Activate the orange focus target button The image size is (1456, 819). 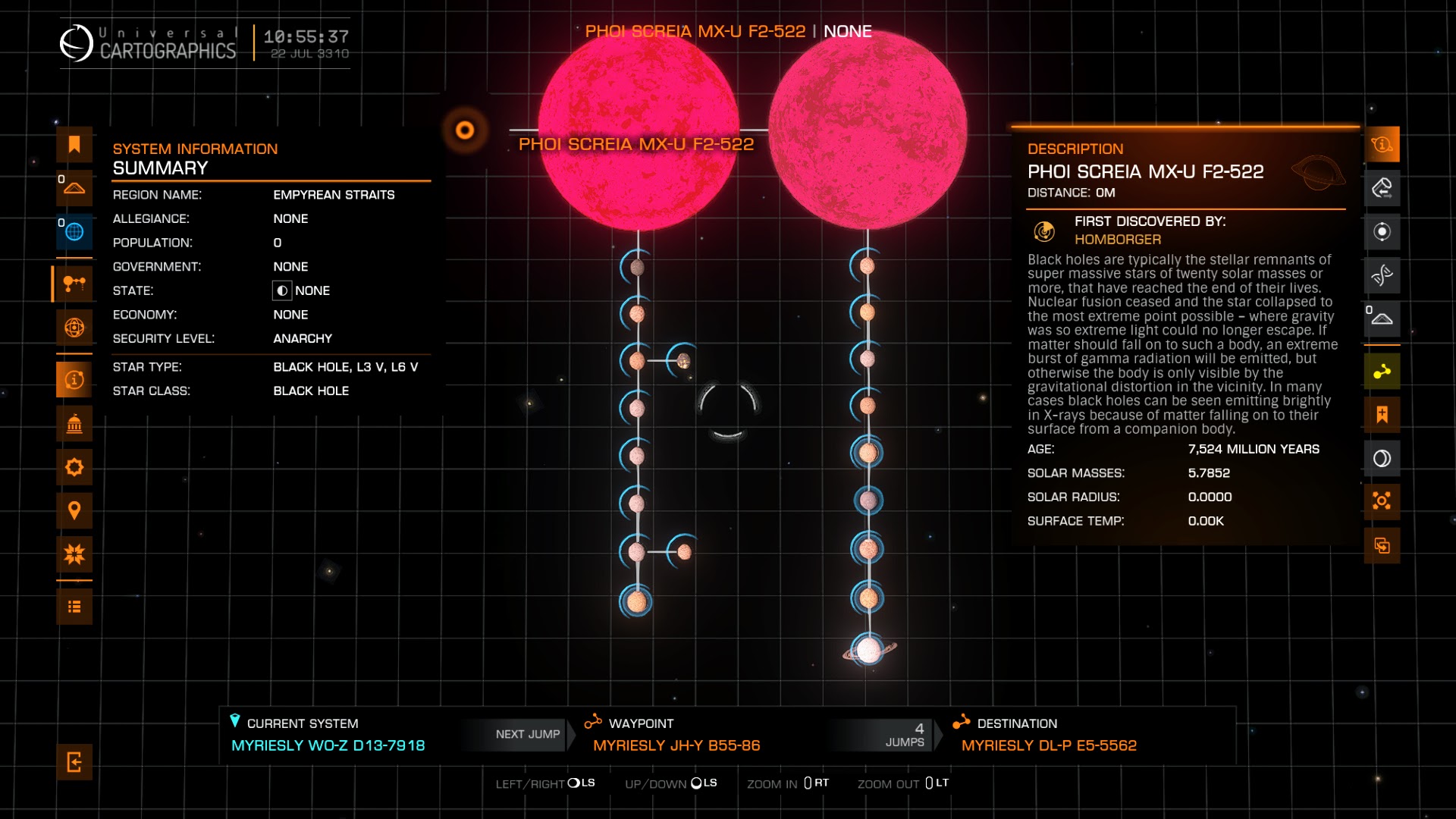tap(1382, 501)
